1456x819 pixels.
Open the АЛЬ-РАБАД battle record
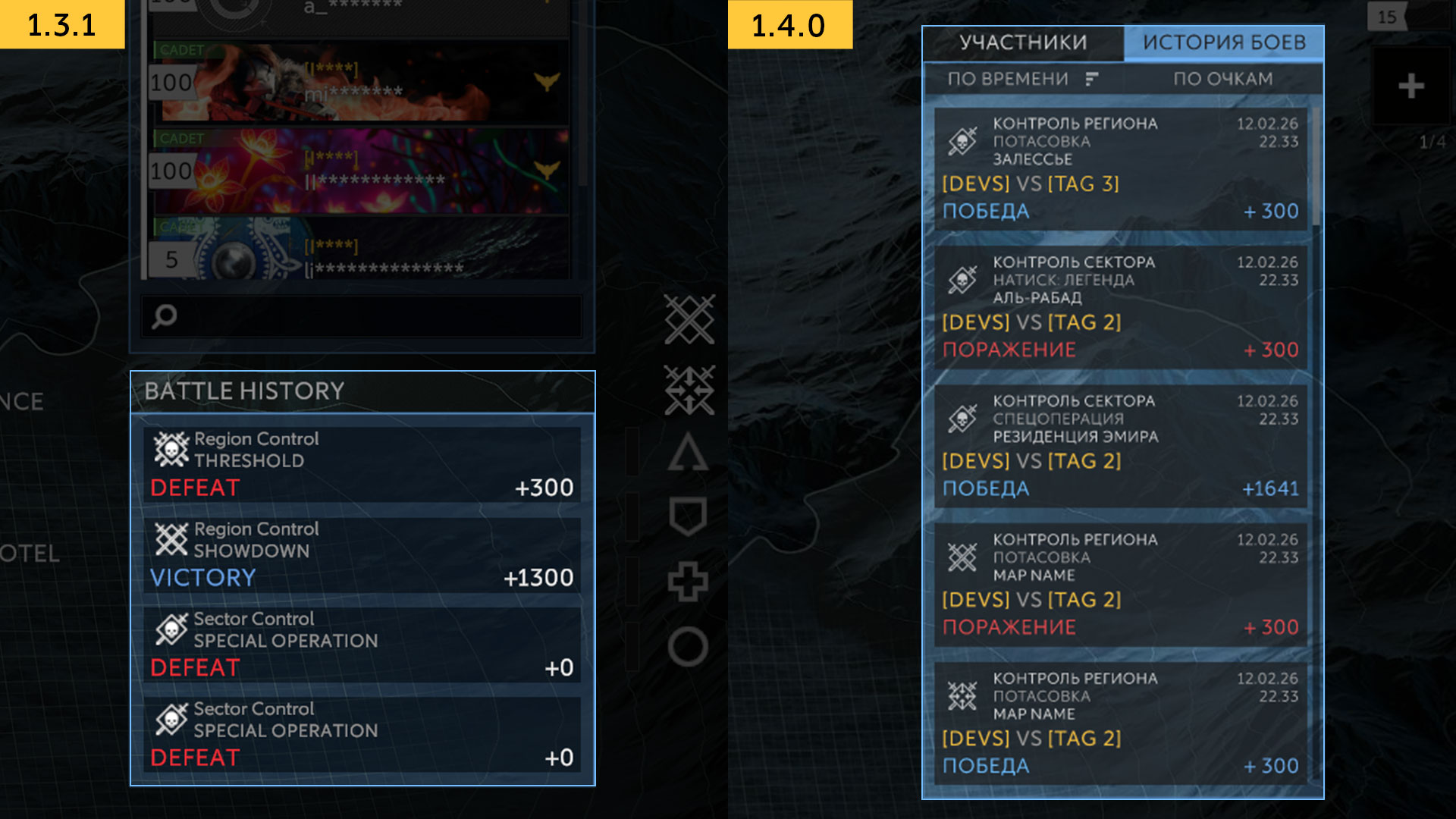point(1120,307)
